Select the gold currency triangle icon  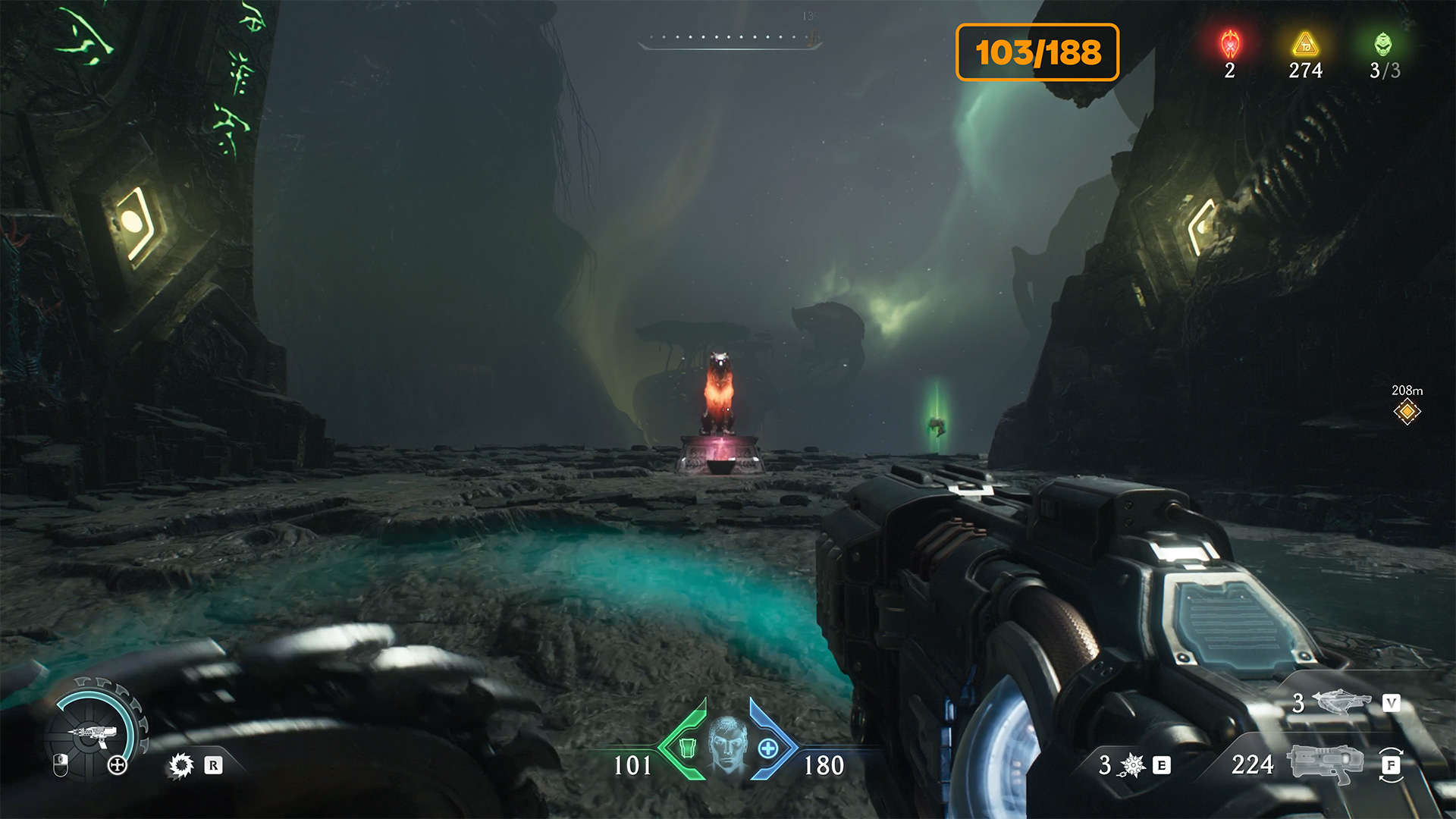(x=1305, y=44)
